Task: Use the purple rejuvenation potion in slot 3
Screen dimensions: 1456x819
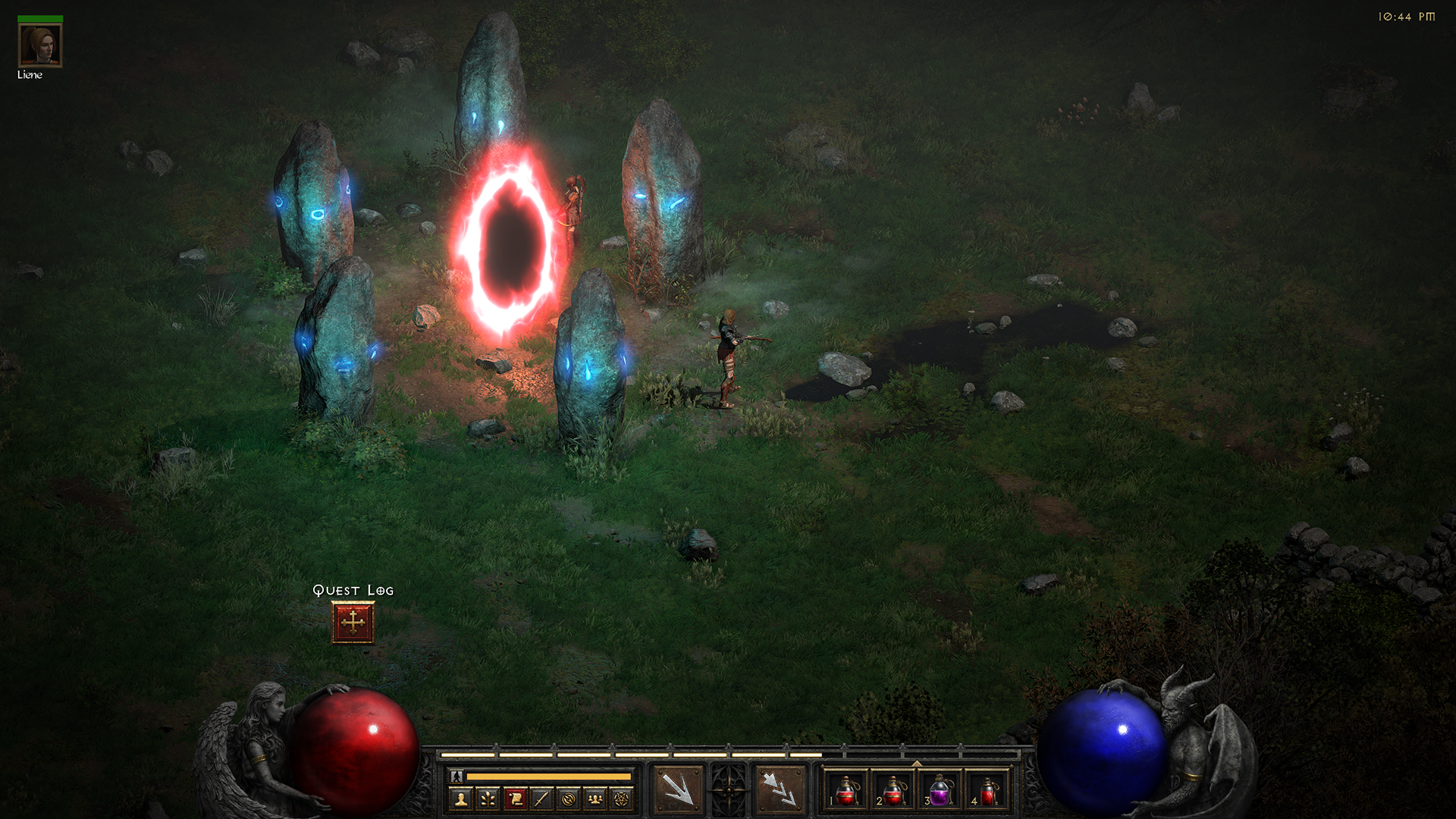Action: (940, 790)
